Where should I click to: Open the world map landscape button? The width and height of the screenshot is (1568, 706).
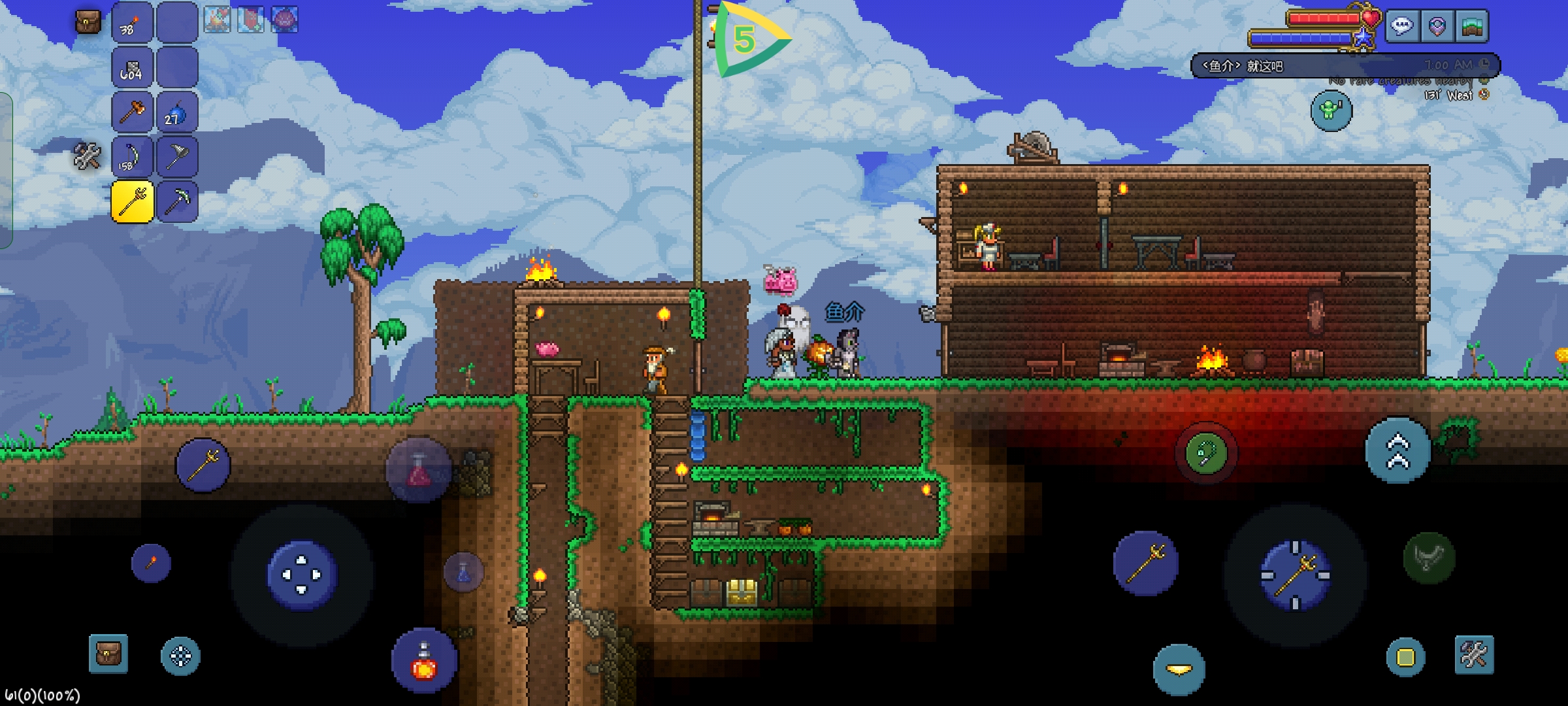click(x=1472, y=27)
